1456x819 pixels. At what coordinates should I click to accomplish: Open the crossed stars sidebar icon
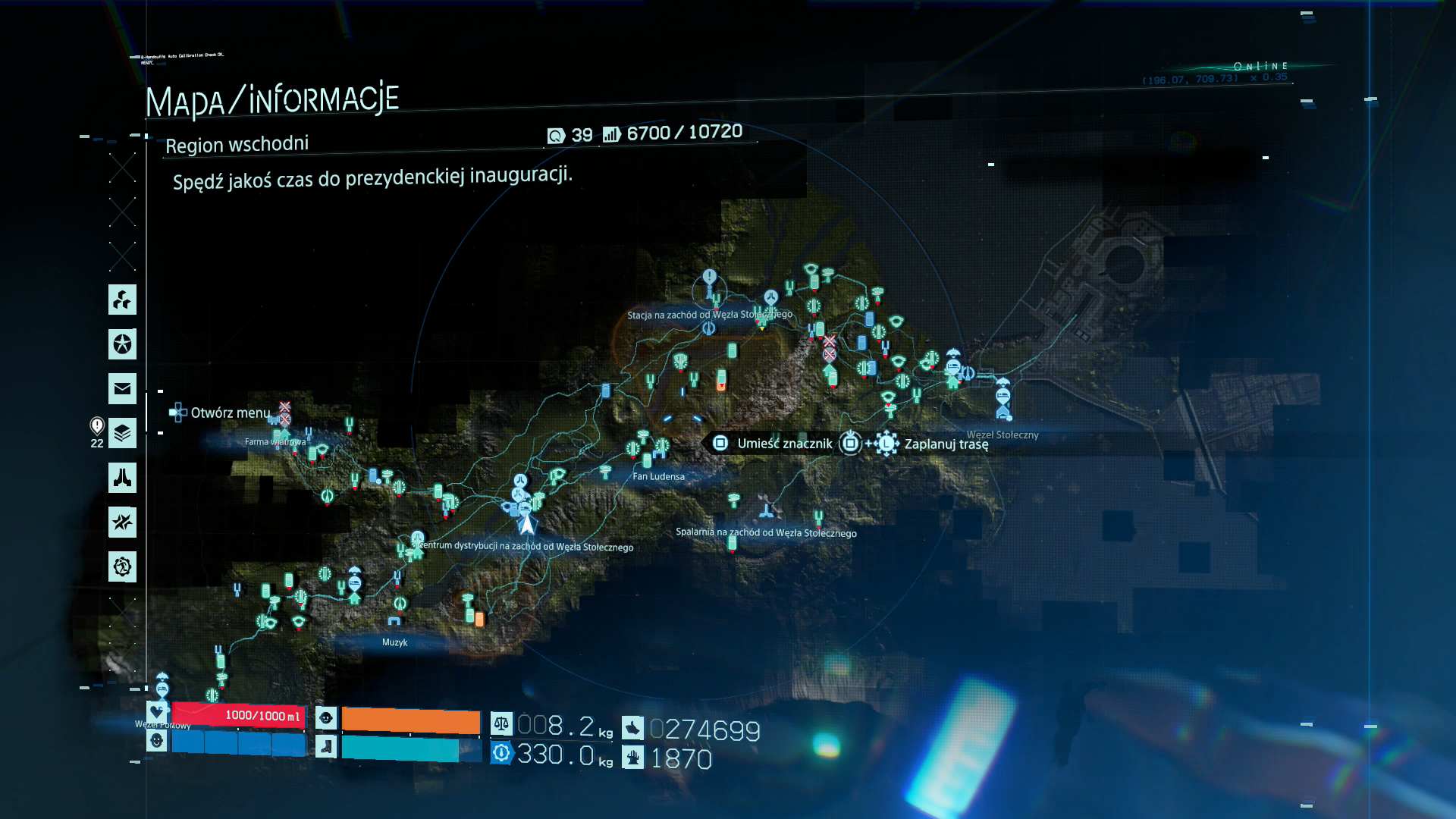coord(122,522)
